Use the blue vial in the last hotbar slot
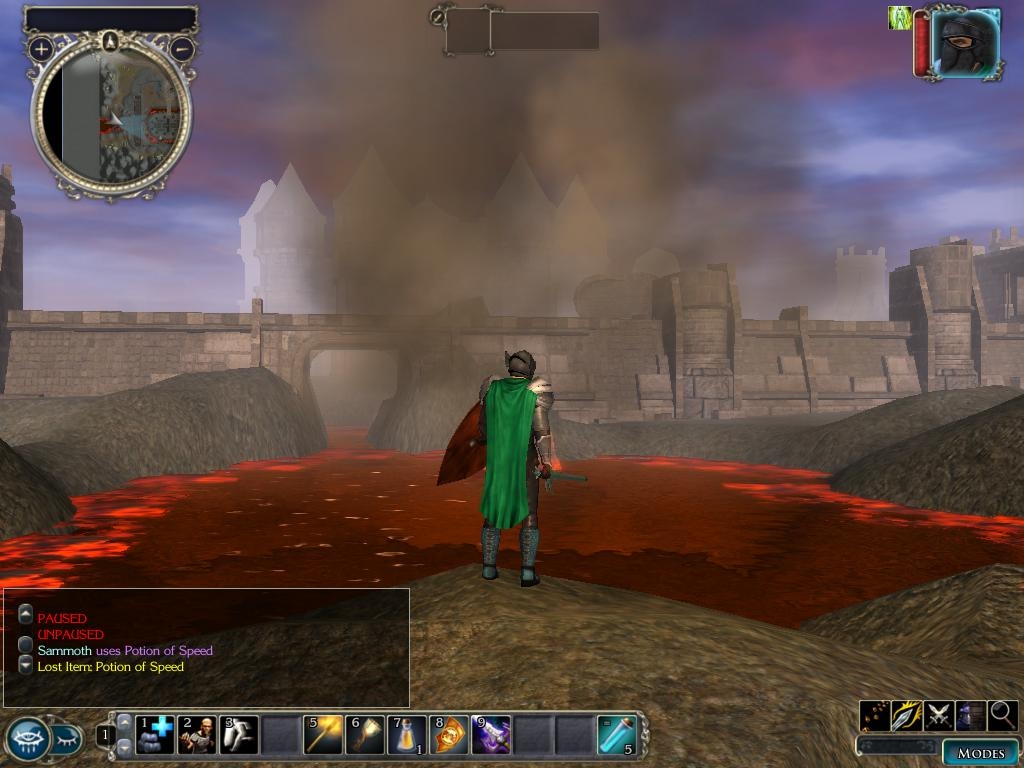 point(616,735)
